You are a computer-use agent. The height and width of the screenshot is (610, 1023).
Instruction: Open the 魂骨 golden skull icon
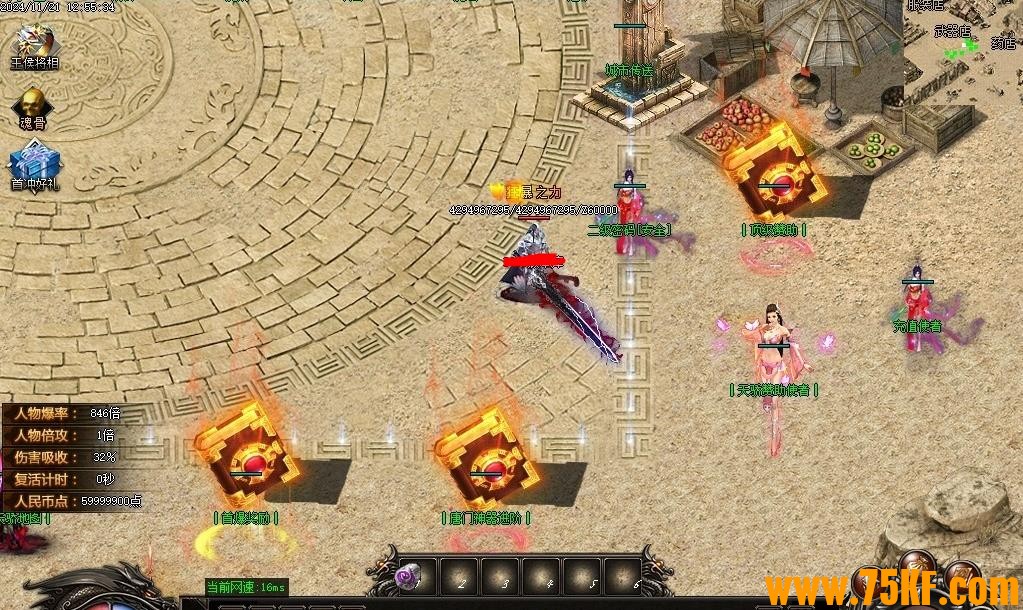pos(33,104)
